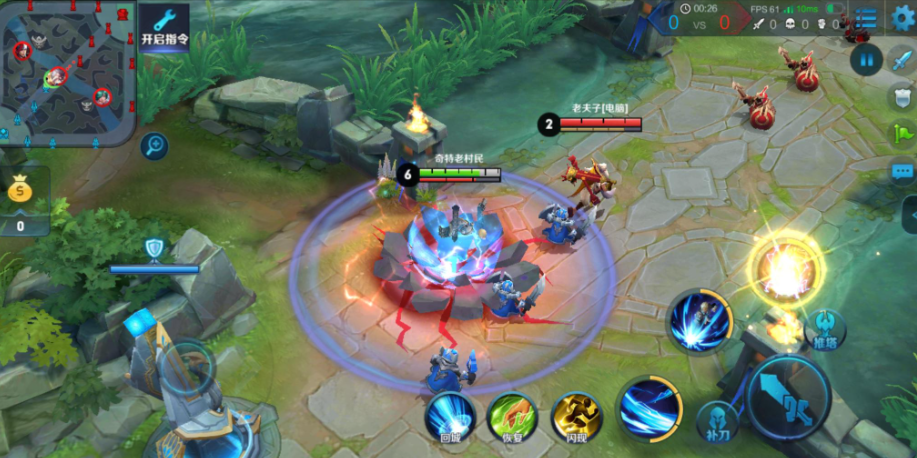Tap the 推塔 tower attack button

pyautogui.click(x=825, y=330)
